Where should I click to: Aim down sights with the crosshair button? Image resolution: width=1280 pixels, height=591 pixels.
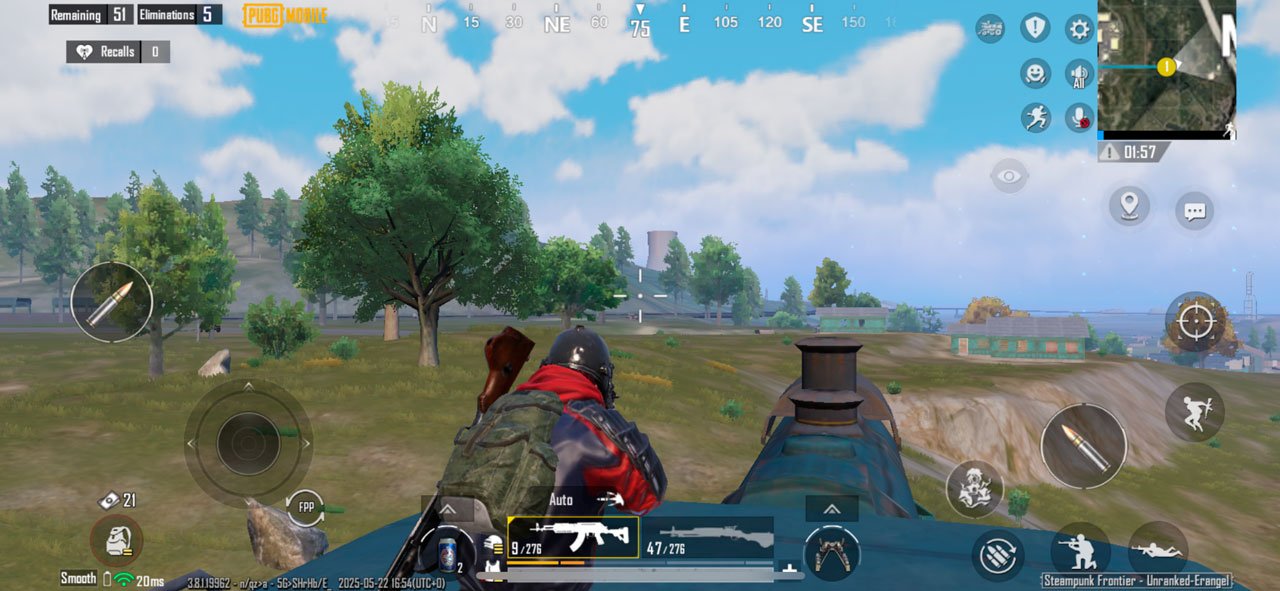pyautogui.click(x=1195, y=322)
